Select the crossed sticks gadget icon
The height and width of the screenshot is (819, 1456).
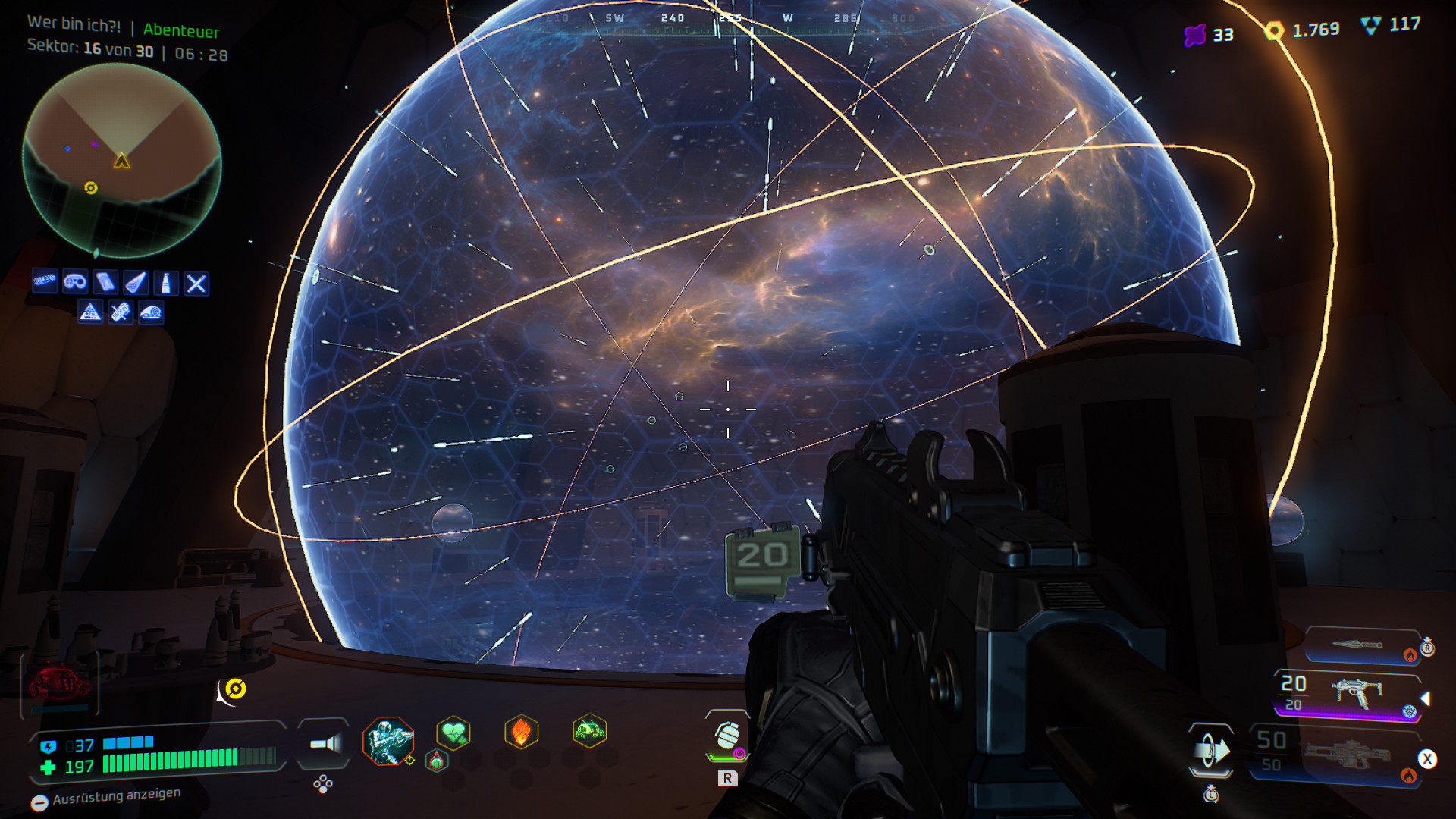pos(196,284)
